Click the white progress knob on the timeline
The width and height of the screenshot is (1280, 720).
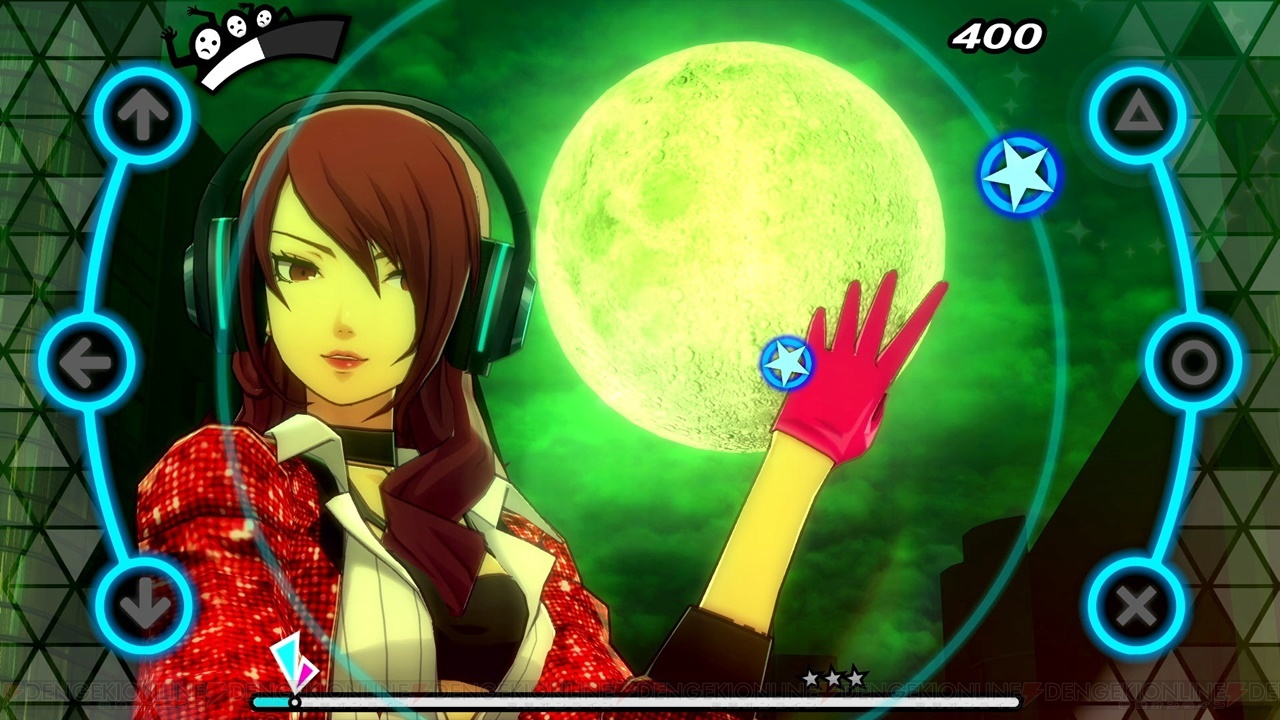point(293,703)
